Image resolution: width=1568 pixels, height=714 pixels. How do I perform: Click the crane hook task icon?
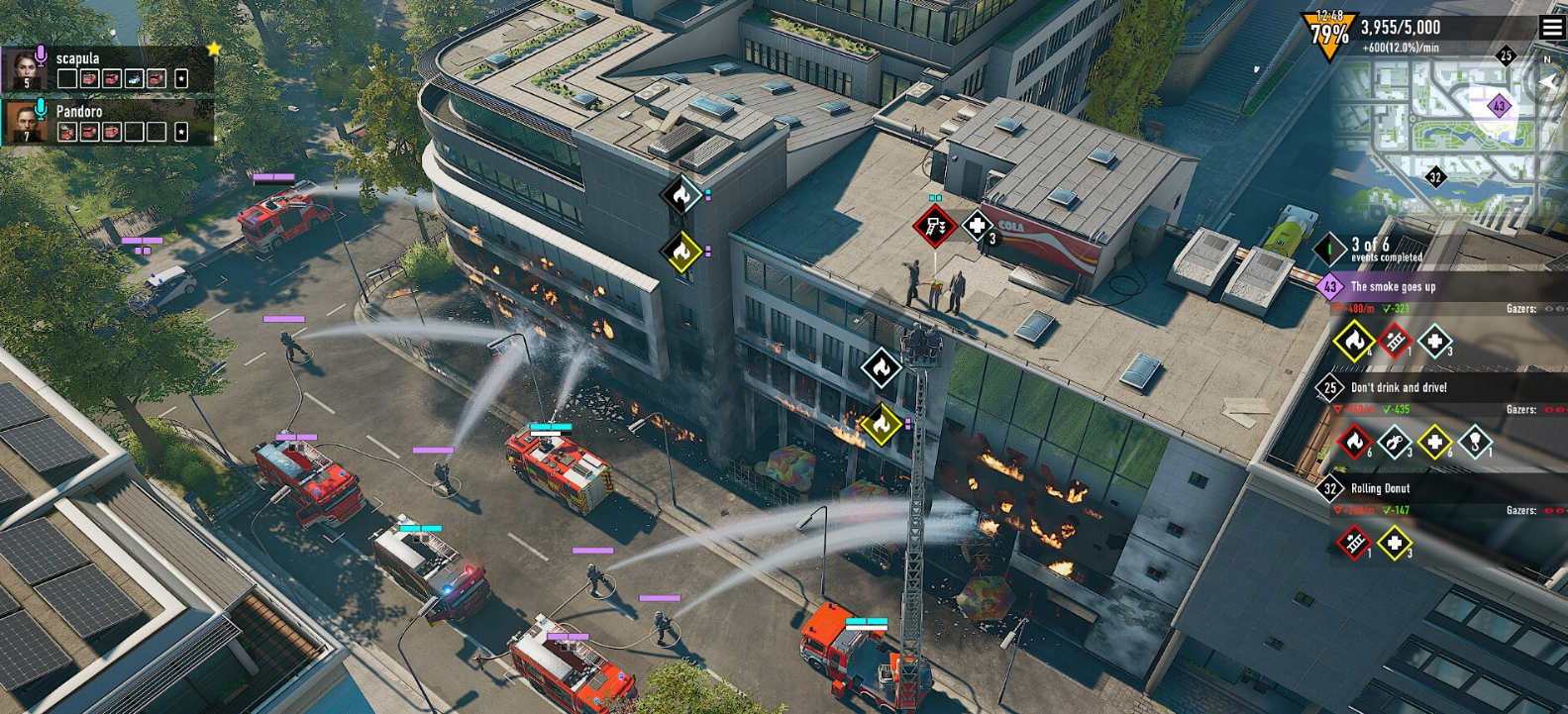(1475, 442)
